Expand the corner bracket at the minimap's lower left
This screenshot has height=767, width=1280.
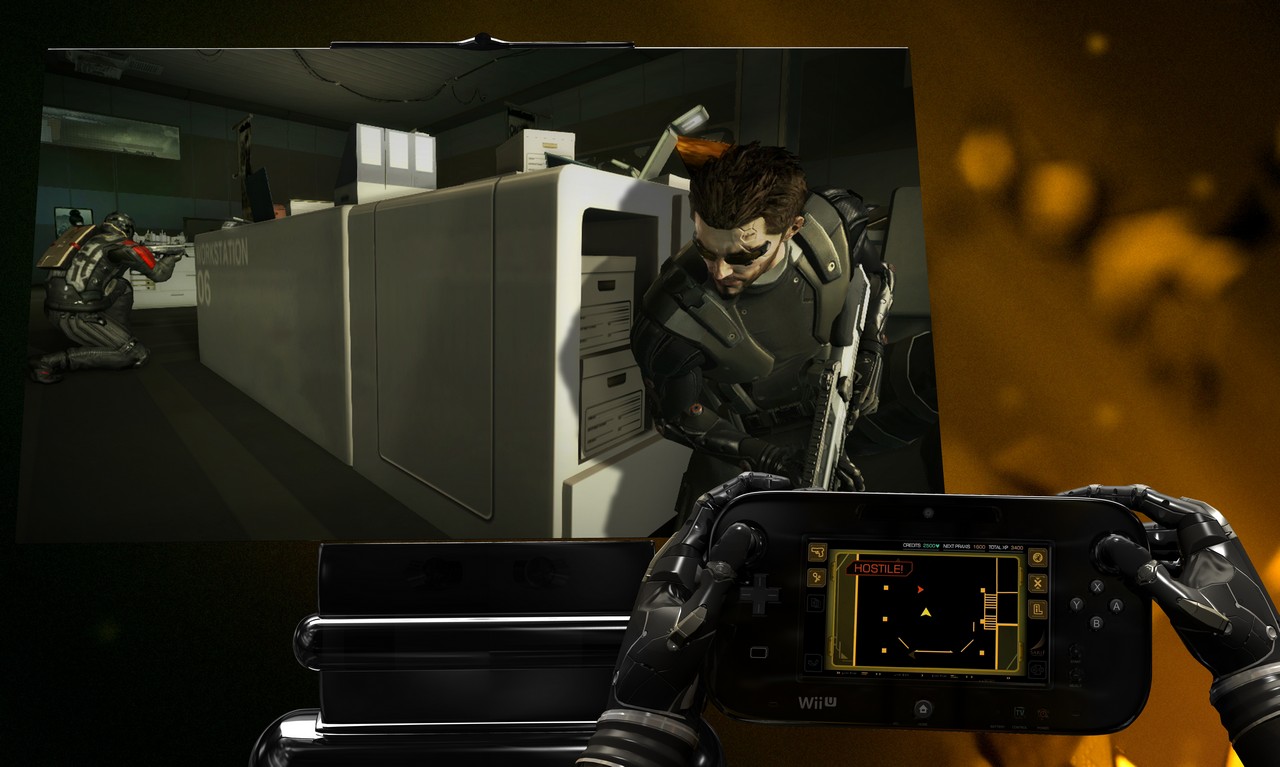coord(843,655)
